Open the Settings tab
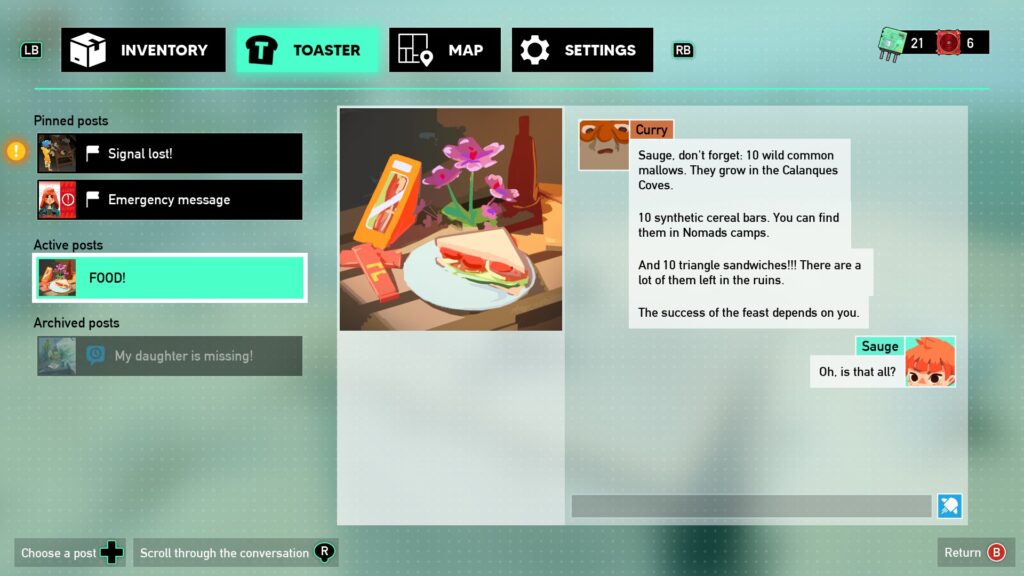The image size is (1024, 576). pos(582,50)
